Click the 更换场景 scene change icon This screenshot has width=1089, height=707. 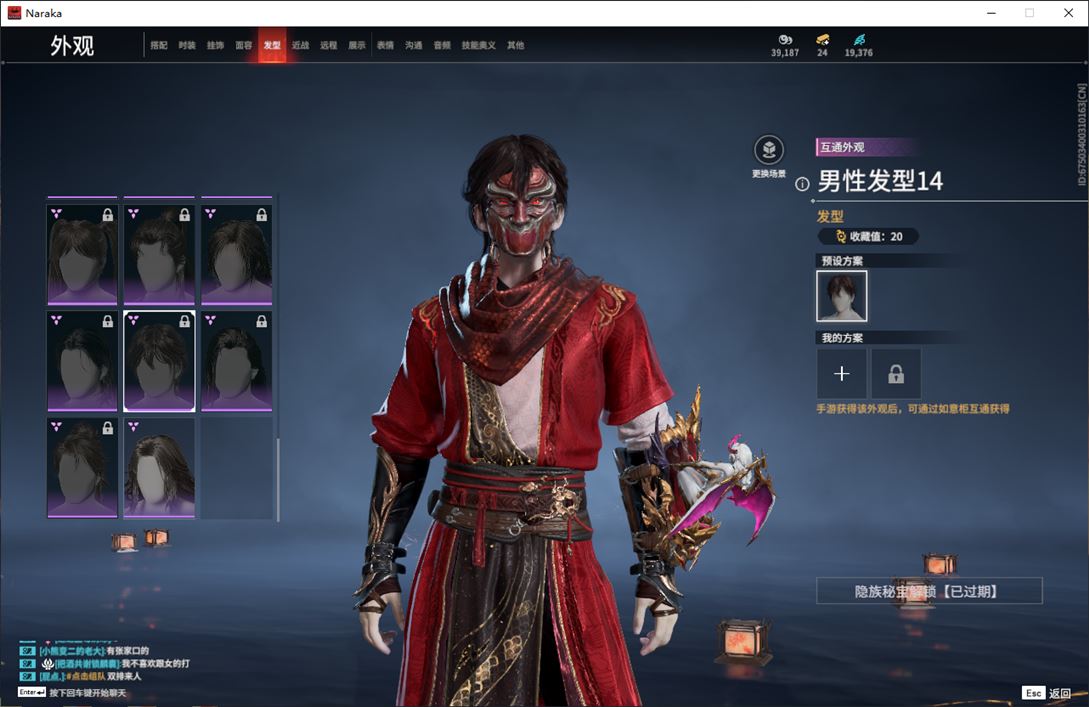[768, 150]
